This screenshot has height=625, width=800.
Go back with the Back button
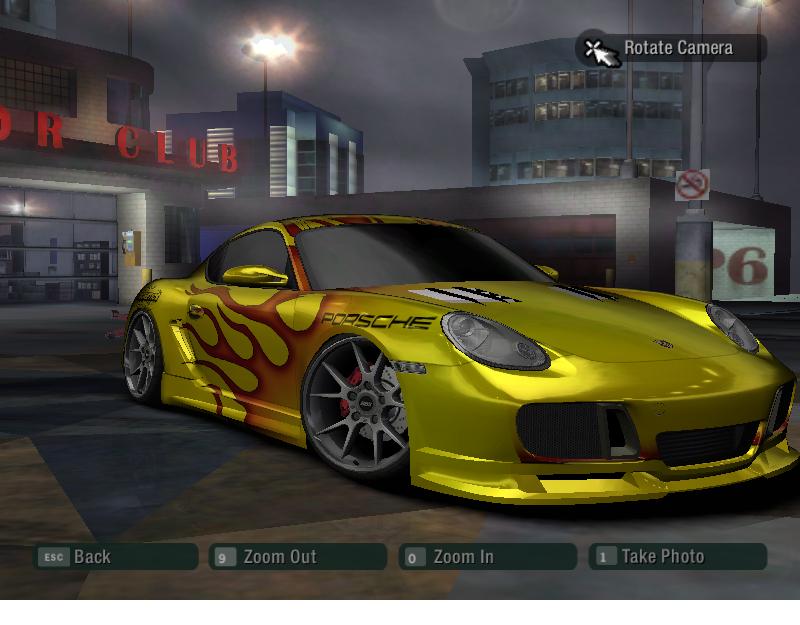[x=114, y=557]
